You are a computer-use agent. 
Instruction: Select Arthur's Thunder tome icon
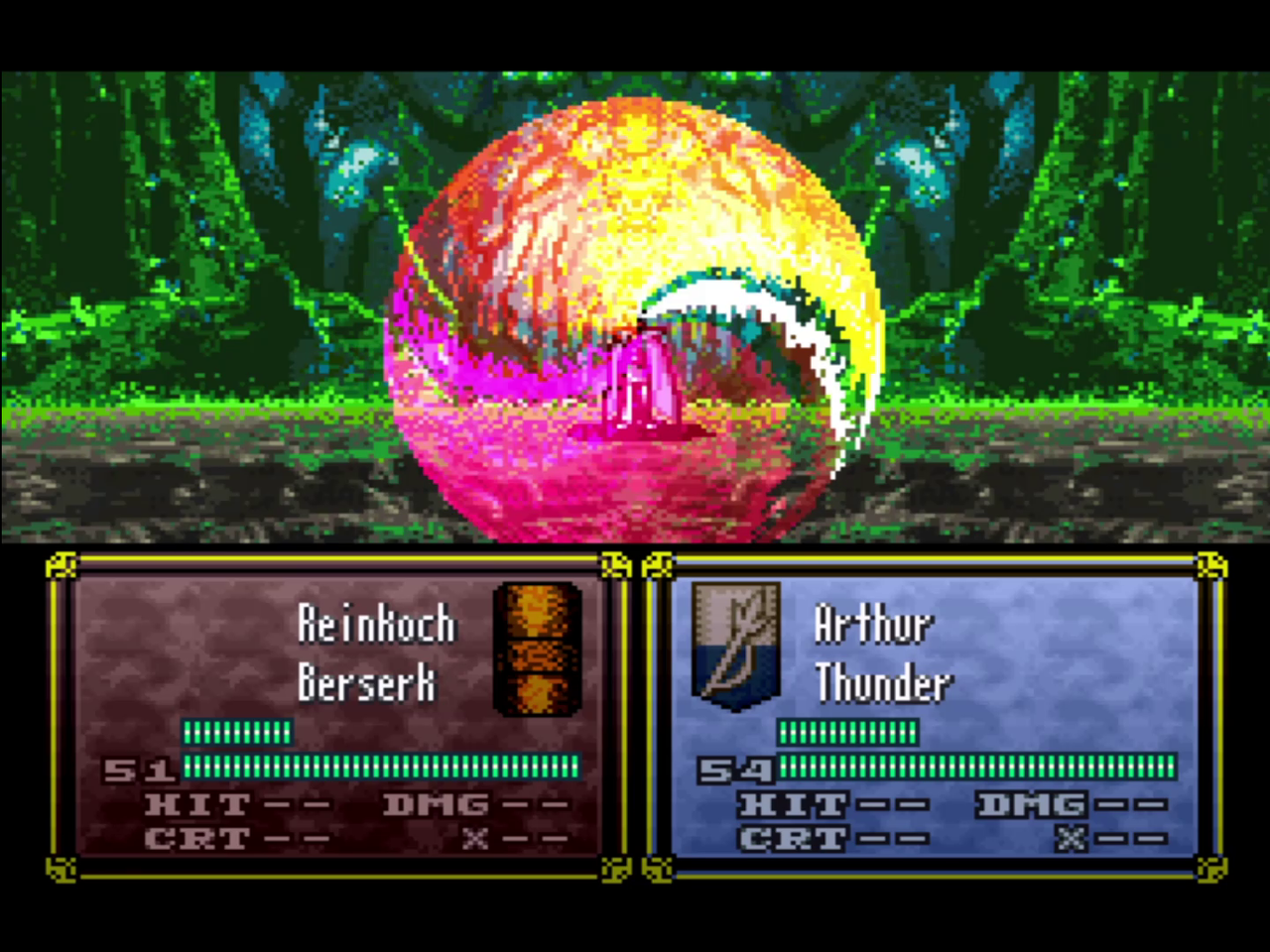tap(735, 646)
